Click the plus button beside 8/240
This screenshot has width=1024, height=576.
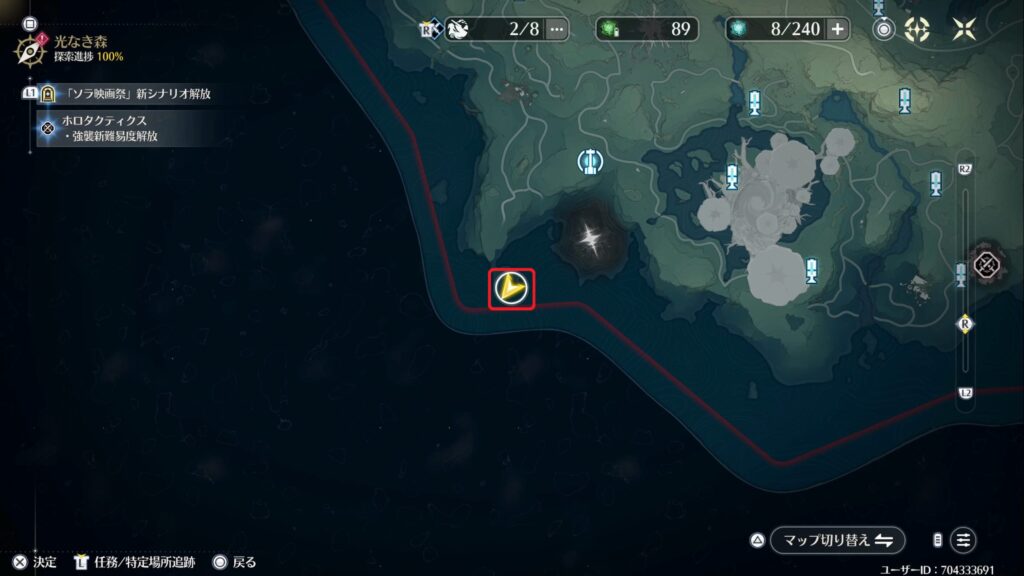coord(837,29)
